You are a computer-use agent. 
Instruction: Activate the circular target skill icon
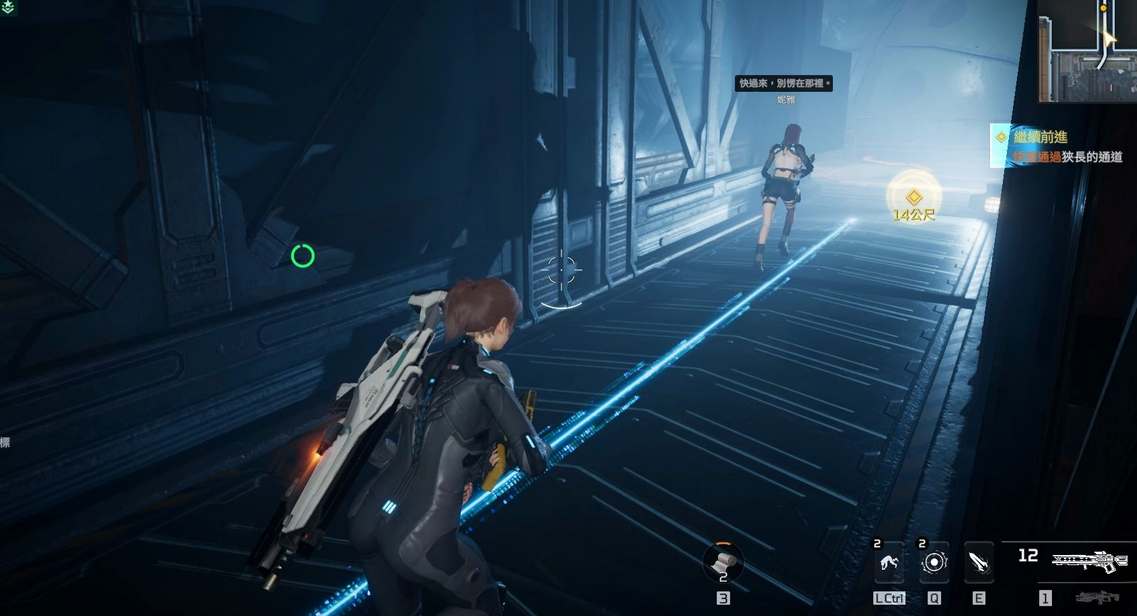pyautogui.click(x=934, y=563)
